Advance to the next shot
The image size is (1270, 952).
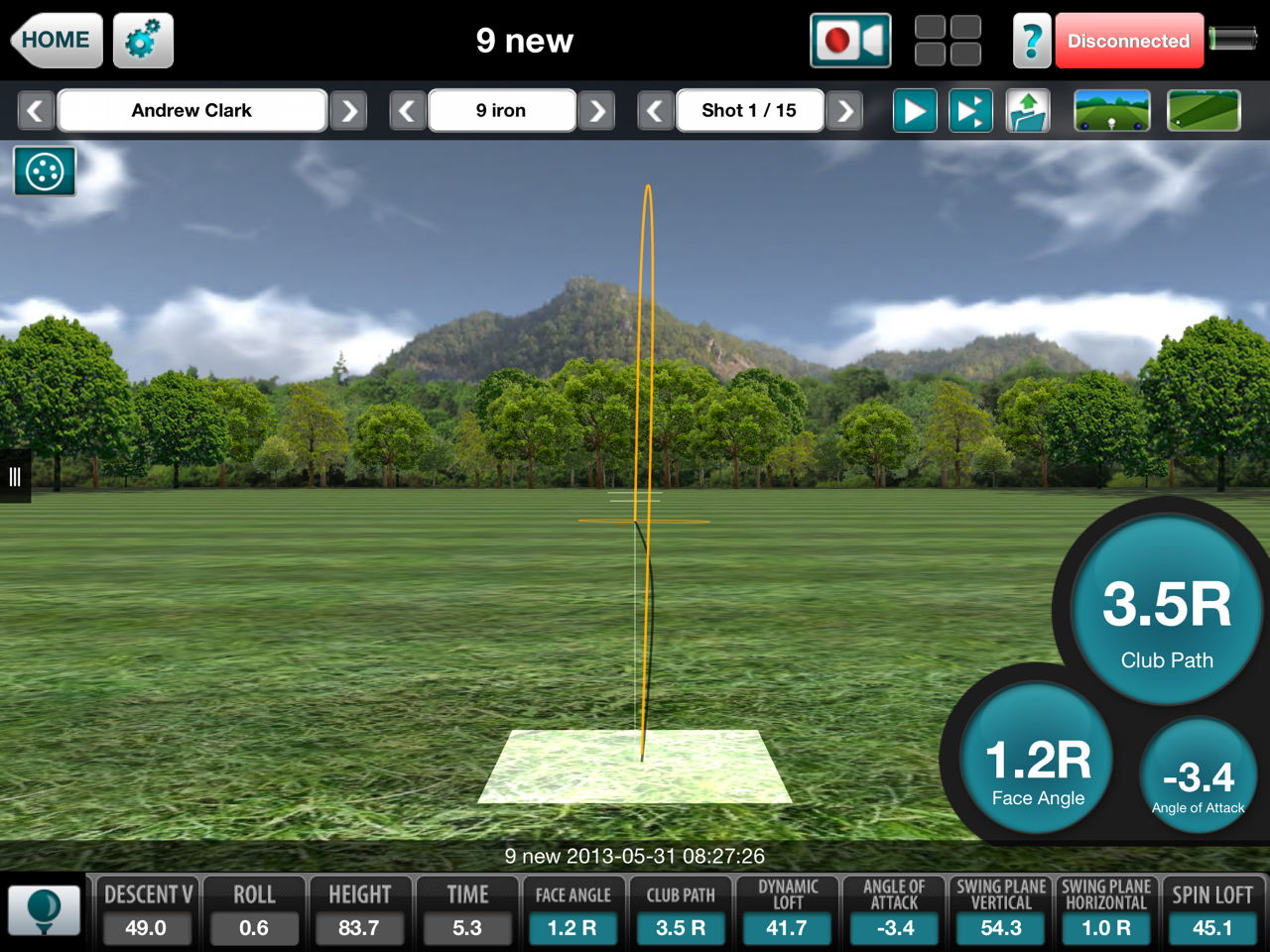click(844, 110)
